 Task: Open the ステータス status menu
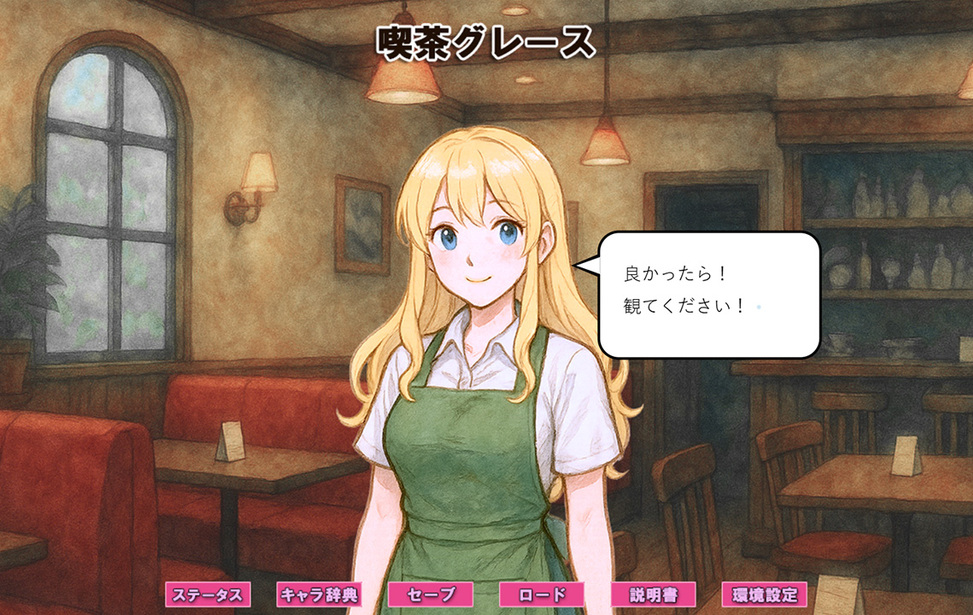pyautogui.click(x=208, y=595)
